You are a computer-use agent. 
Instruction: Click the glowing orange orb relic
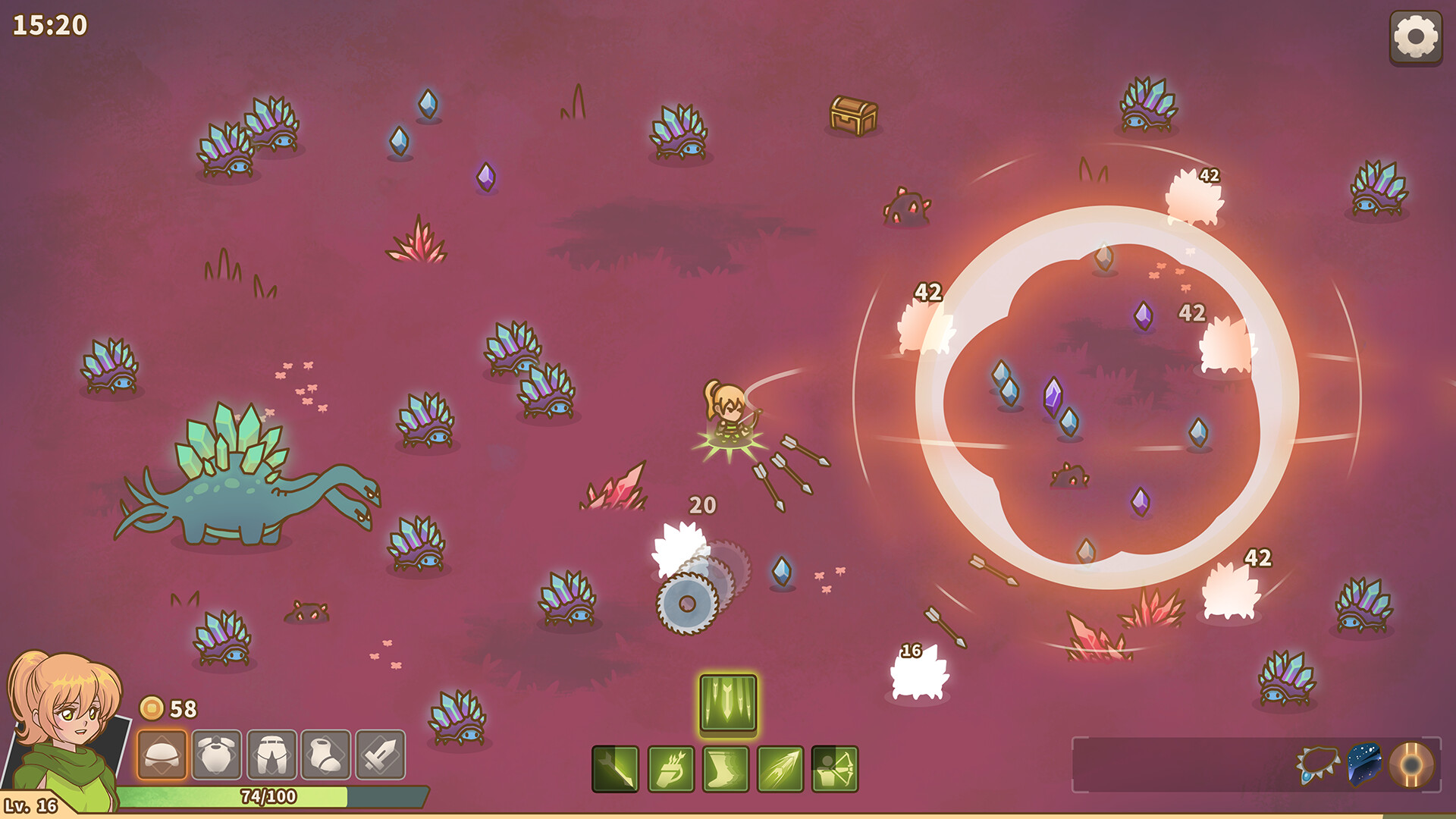coord(1411,764)
